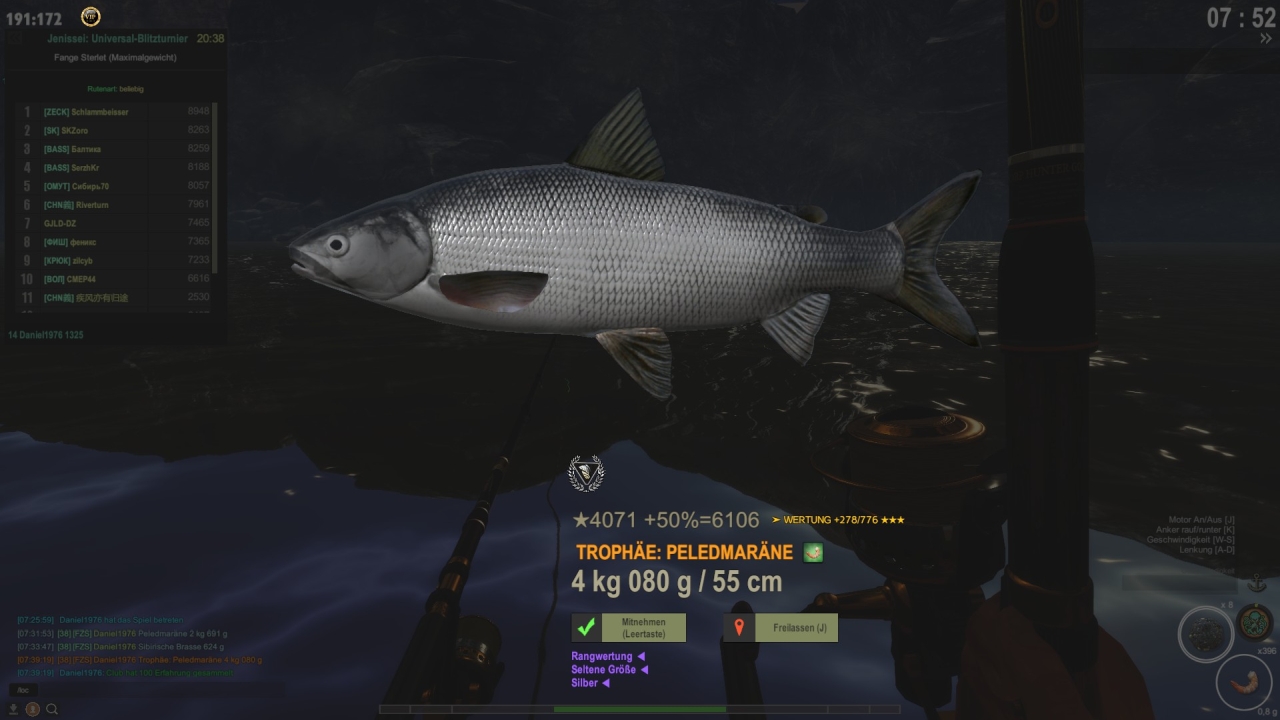Click the chat download arrow icon
The height and width of the screenshot is (720, 1280).
point(13,709)
